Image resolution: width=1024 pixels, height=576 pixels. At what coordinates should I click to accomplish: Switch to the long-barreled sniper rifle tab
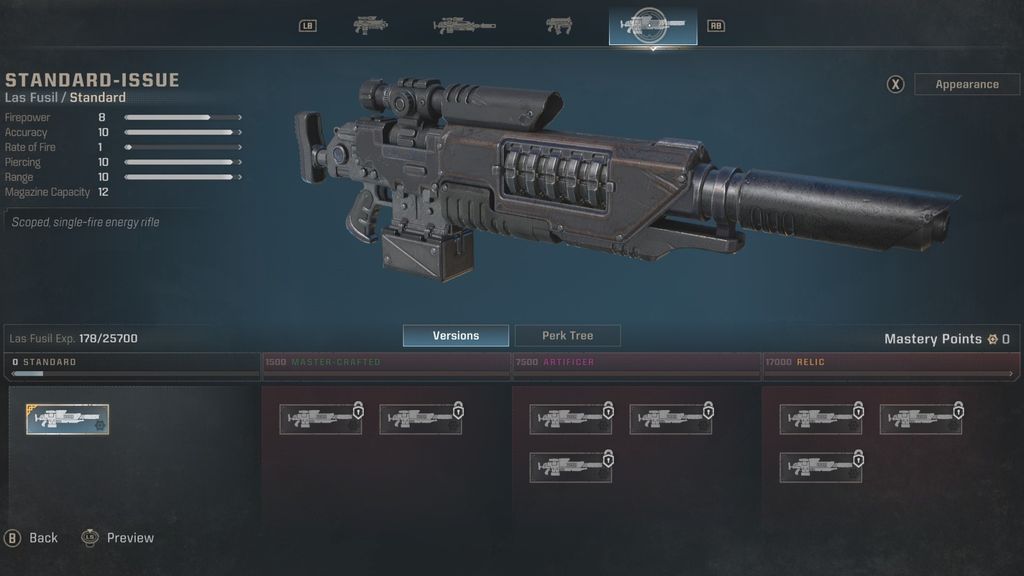[x=464, y=25]
